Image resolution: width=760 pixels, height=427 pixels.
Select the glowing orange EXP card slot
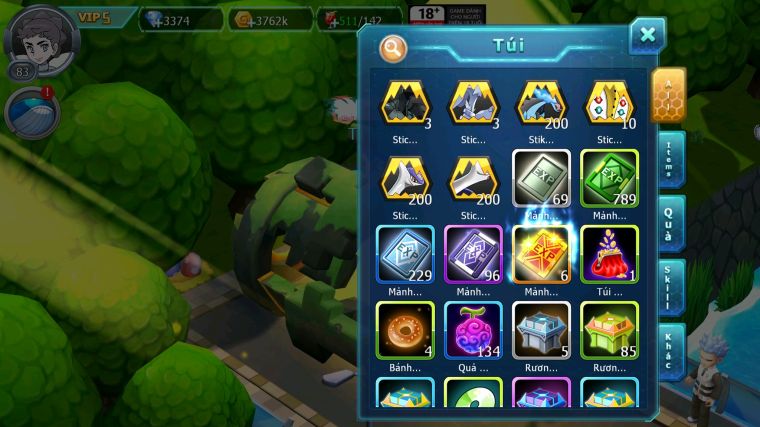click(x=541, y=253)
